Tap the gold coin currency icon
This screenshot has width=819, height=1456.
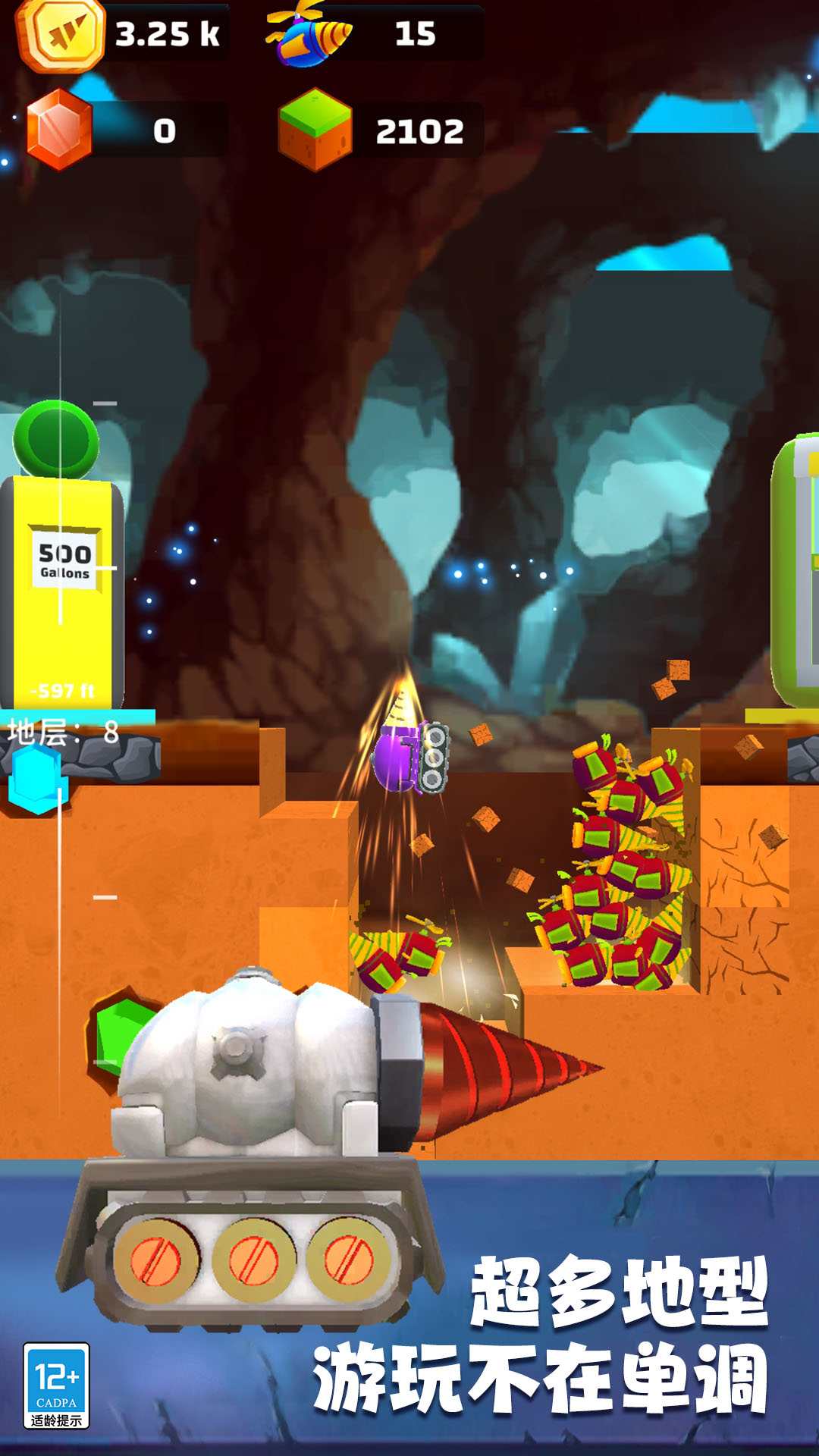(60, 34)
